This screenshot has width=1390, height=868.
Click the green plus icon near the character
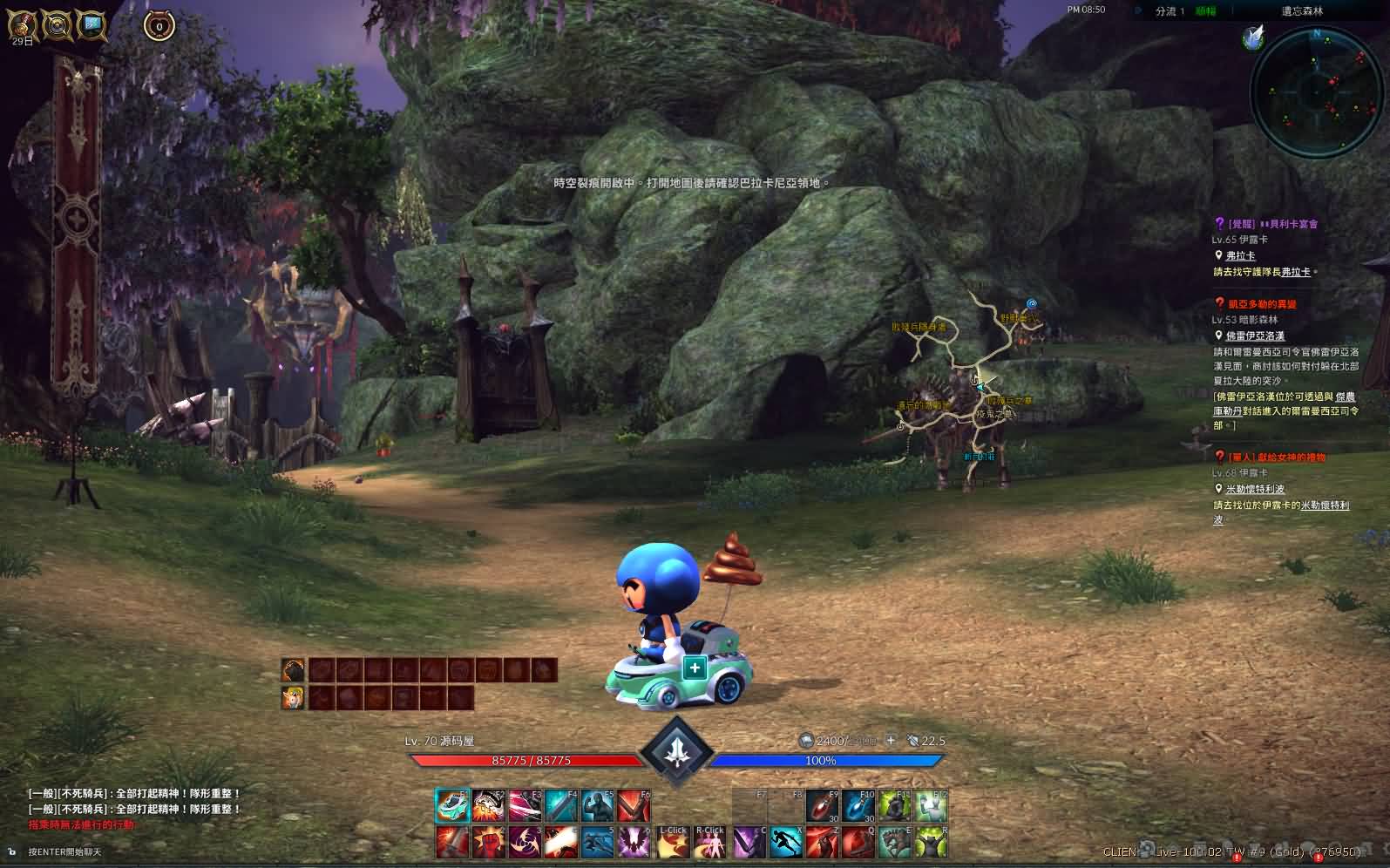(x=695, y=668)
